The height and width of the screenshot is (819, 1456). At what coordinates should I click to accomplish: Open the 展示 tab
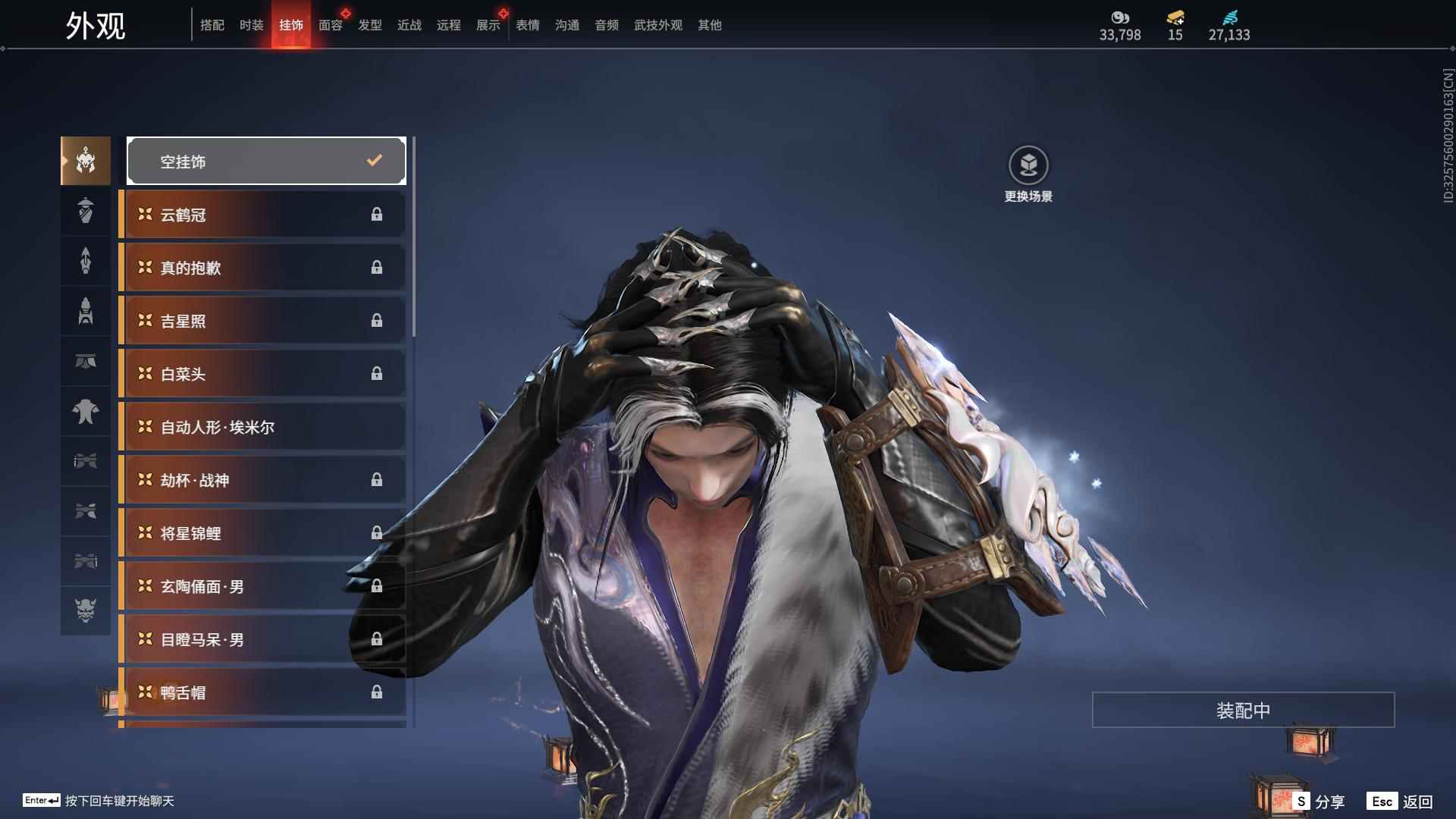488,25
